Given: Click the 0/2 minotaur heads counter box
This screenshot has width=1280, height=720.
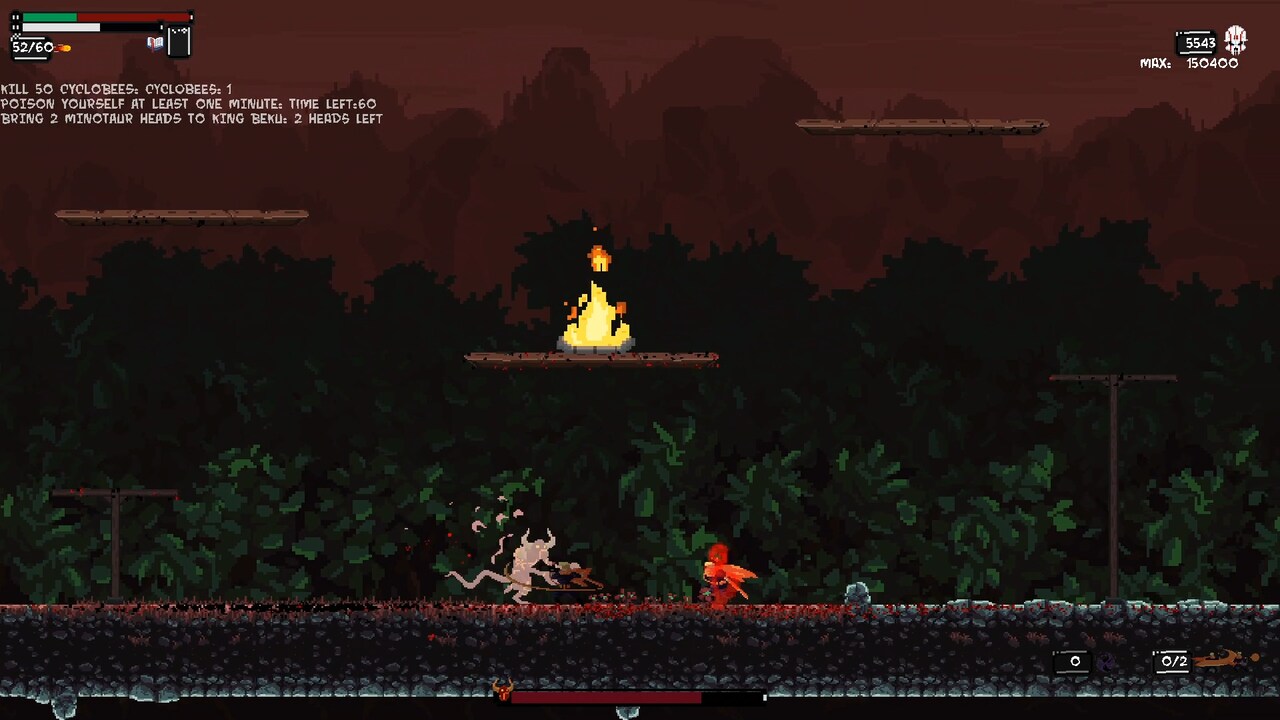Looking at the screenshot, I should [1172, 660].
